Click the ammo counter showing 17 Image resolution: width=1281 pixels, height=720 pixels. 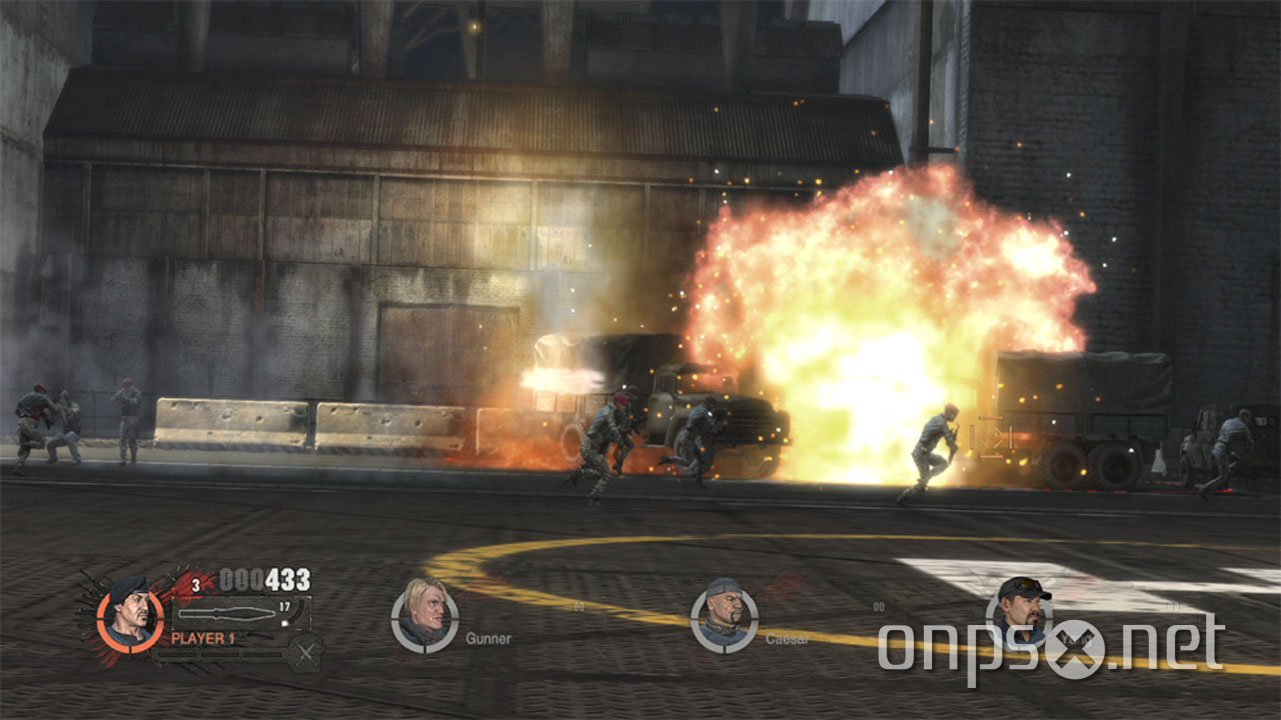pos(283,607)
